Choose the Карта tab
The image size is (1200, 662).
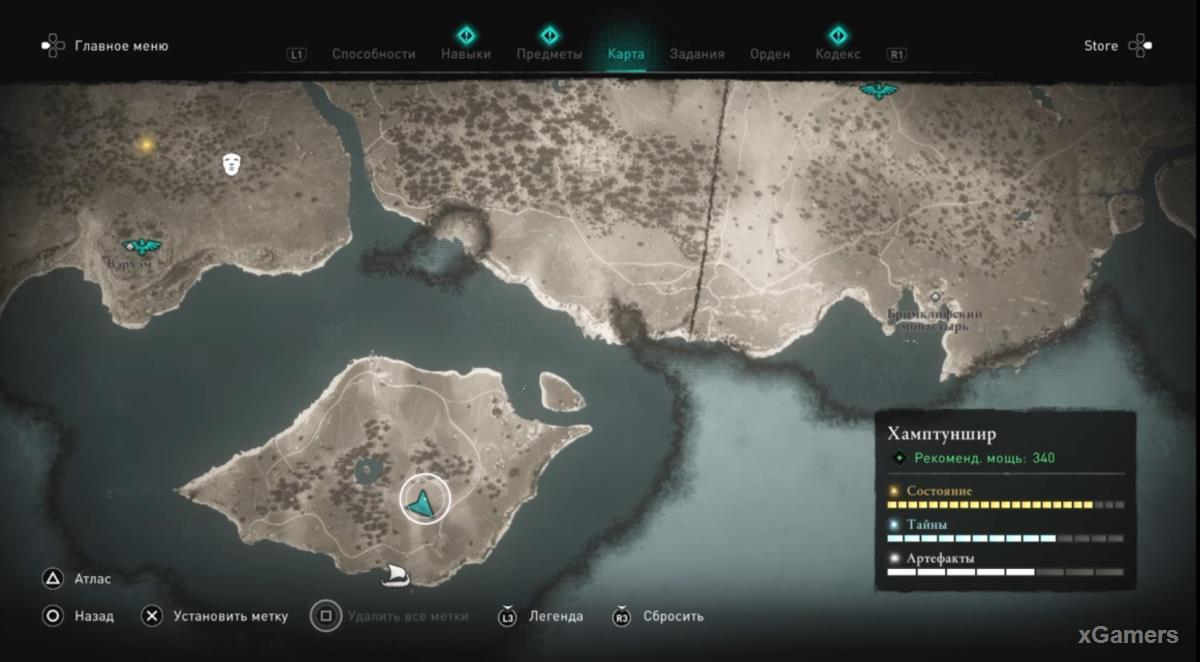[x=626, y=54]
